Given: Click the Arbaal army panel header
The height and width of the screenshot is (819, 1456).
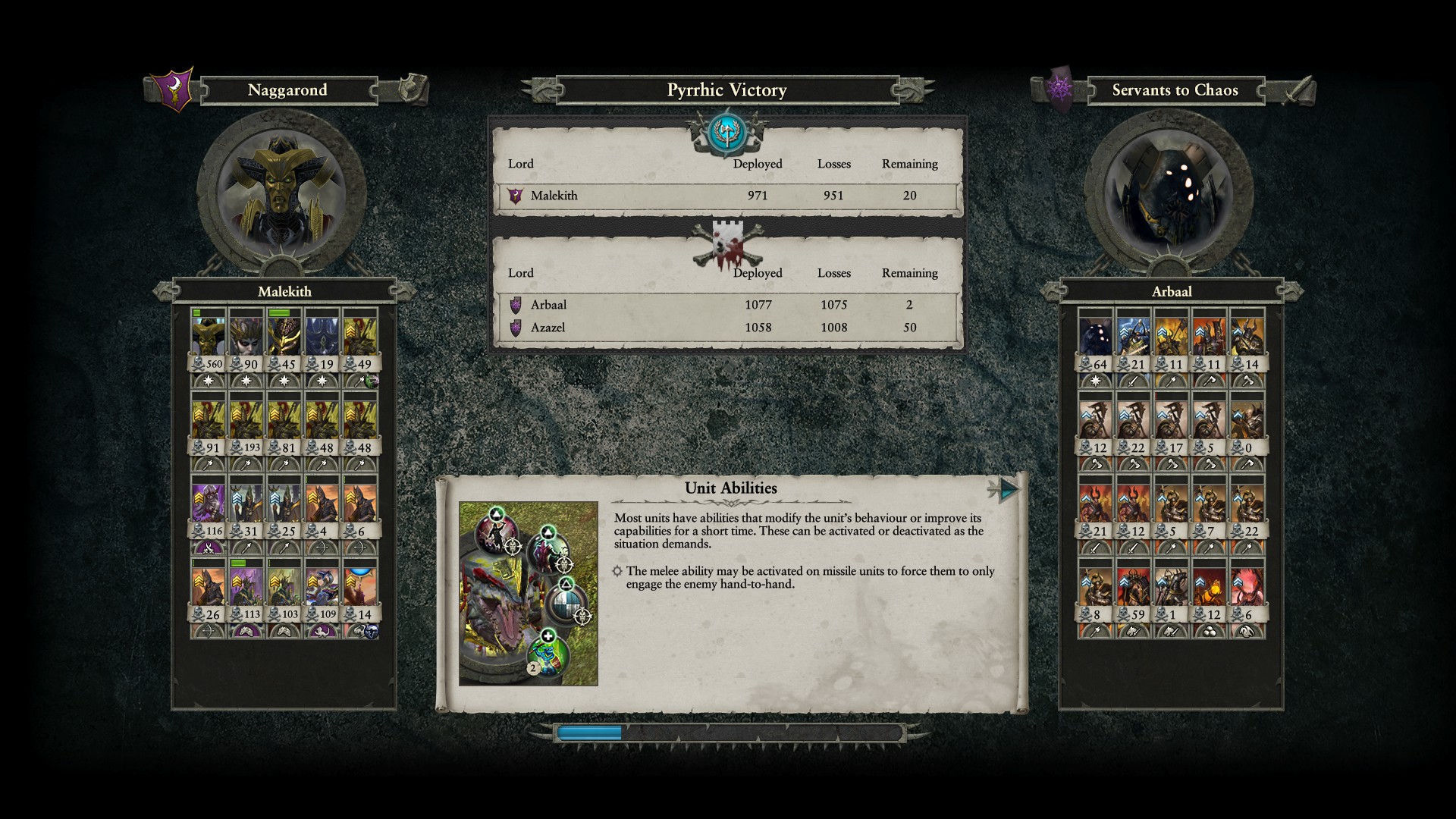Looking at the screenshot, I should click(1172, 291).
